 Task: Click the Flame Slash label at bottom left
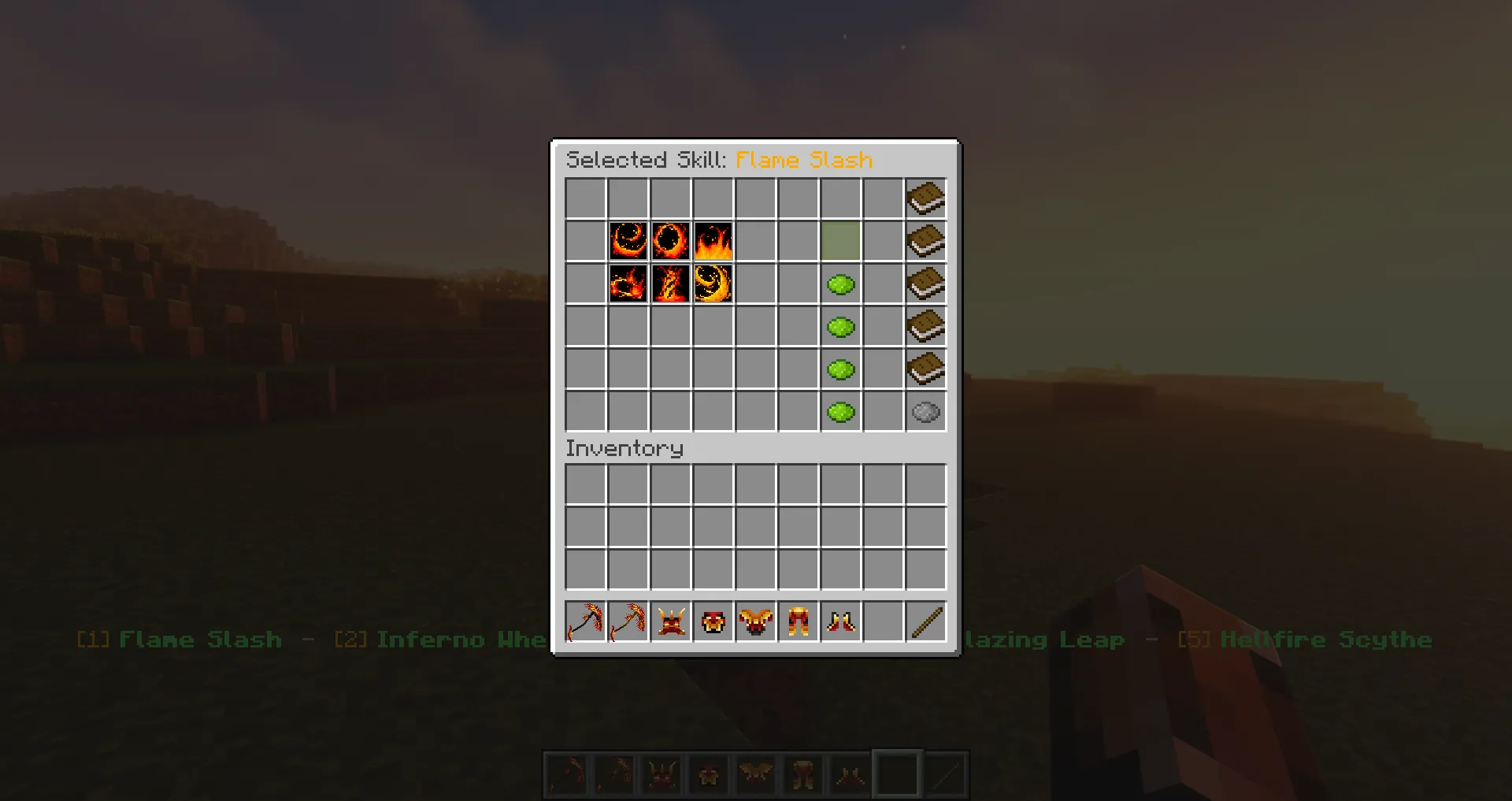point(199,640)
